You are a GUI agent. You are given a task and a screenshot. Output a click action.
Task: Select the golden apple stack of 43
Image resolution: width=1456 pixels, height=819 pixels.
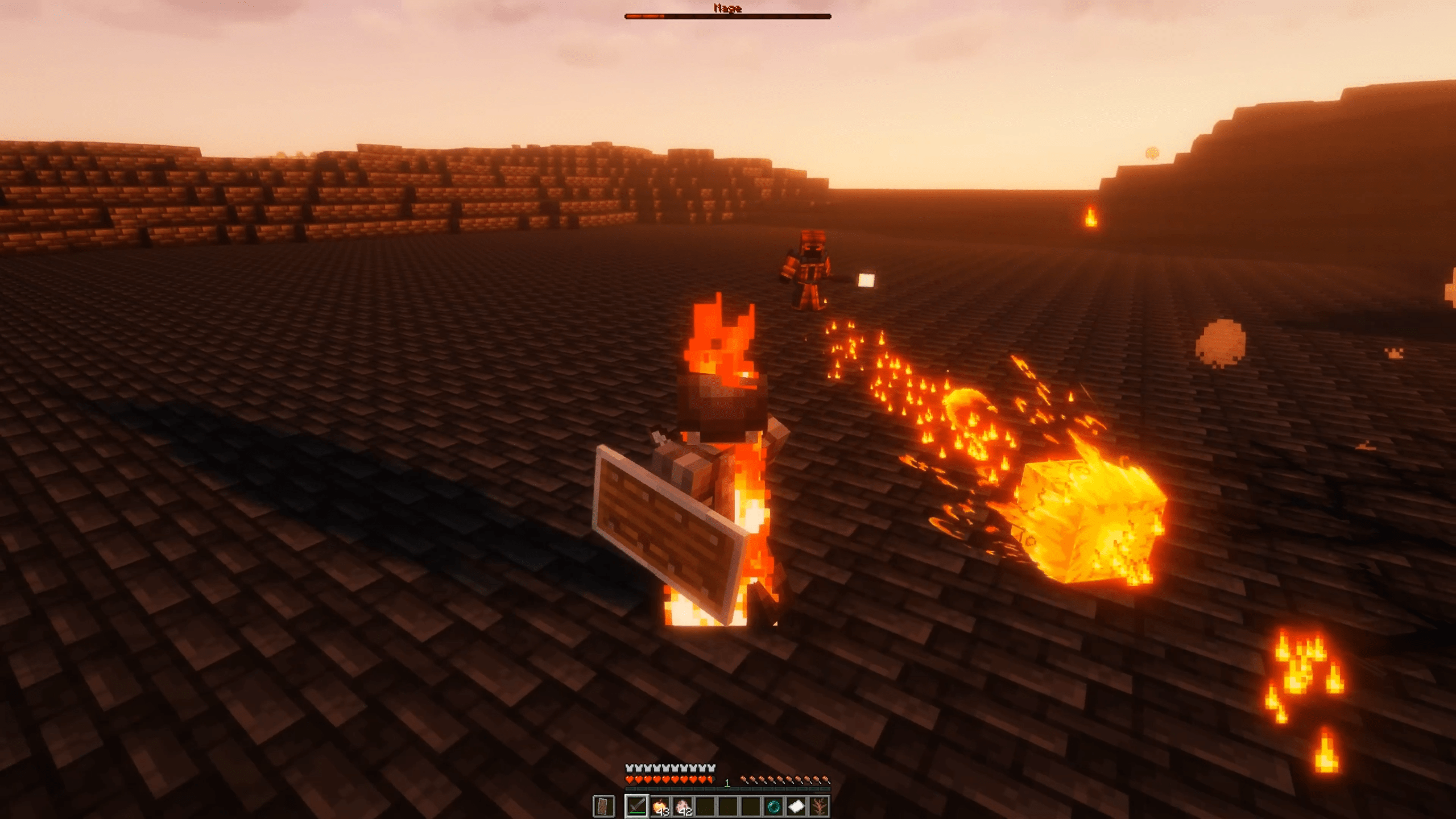click(x=660, y=806)
